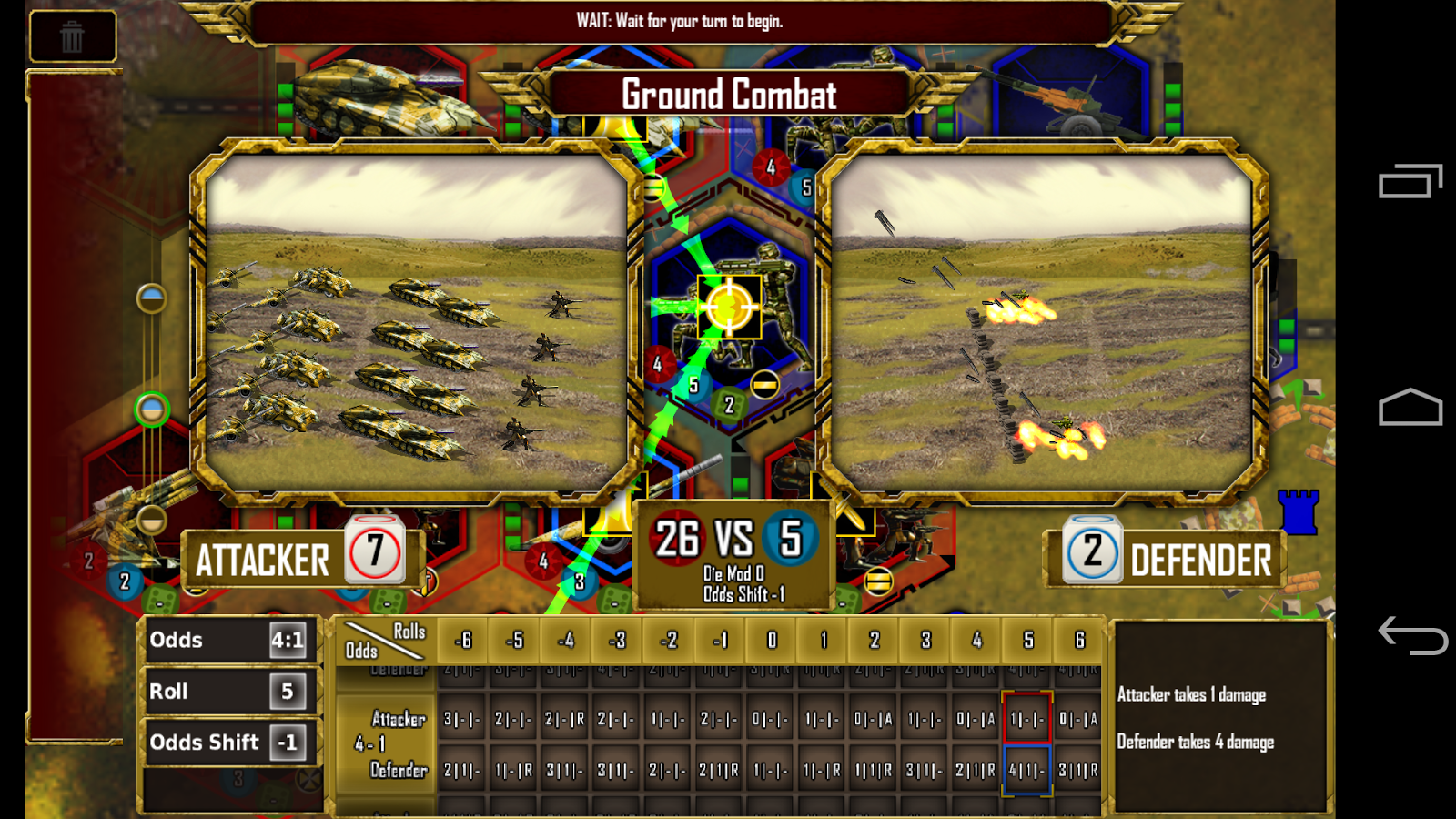This screenshot has height=819, width=1456.
Task: Click the trash can icon in the top-left corner
Action: point(72,35)
